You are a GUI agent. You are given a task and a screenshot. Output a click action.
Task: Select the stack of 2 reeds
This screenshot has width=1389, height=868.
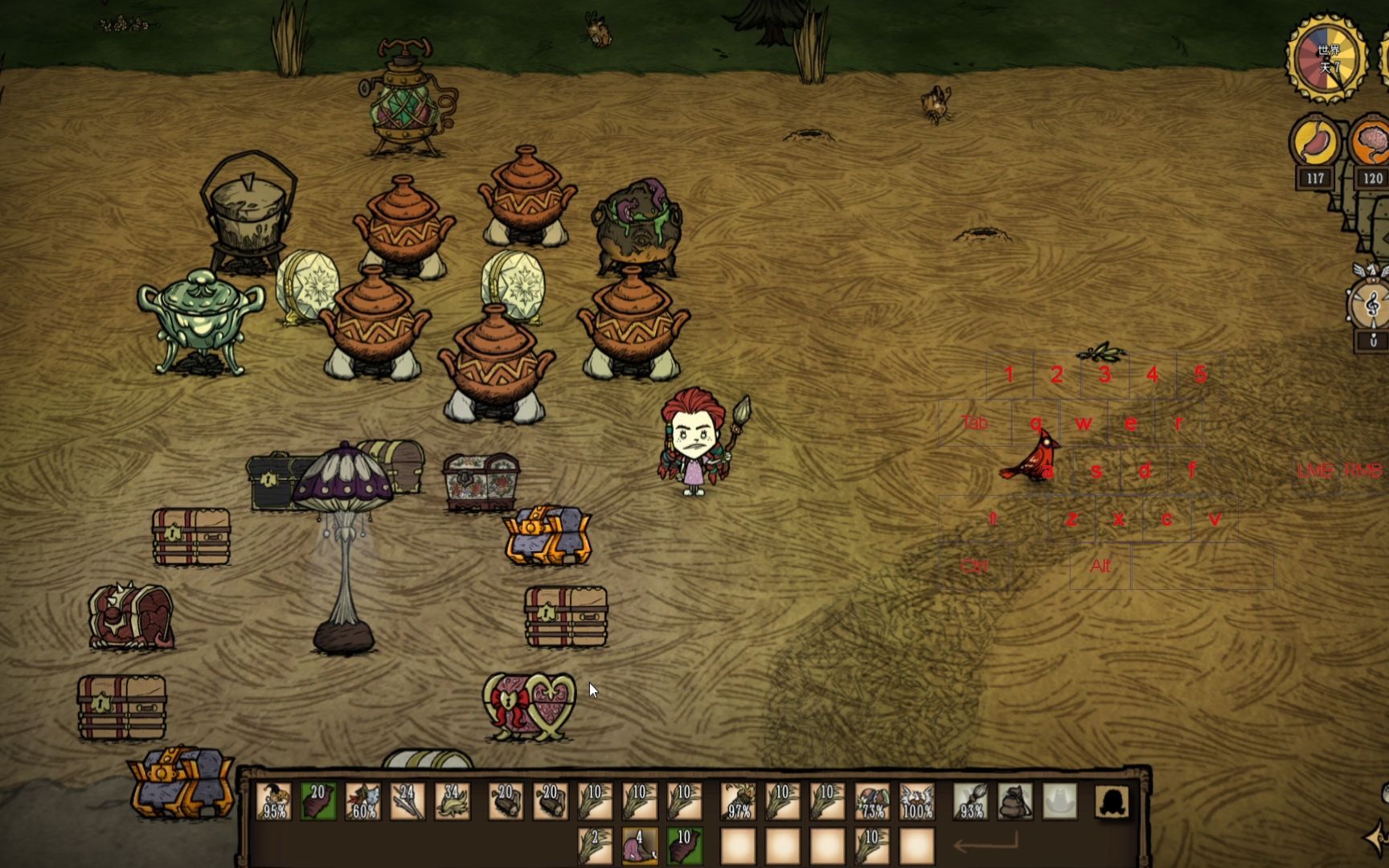pos(596,846)
